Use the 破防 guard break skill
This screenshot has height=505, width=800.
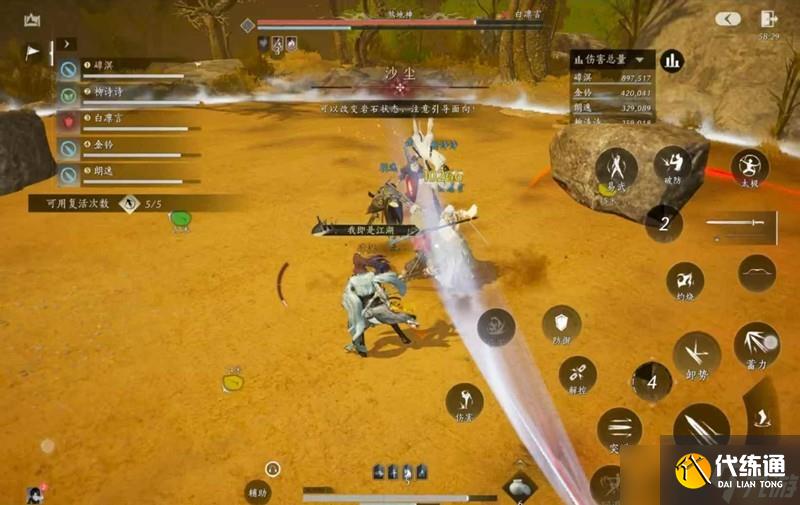[672, 166]
